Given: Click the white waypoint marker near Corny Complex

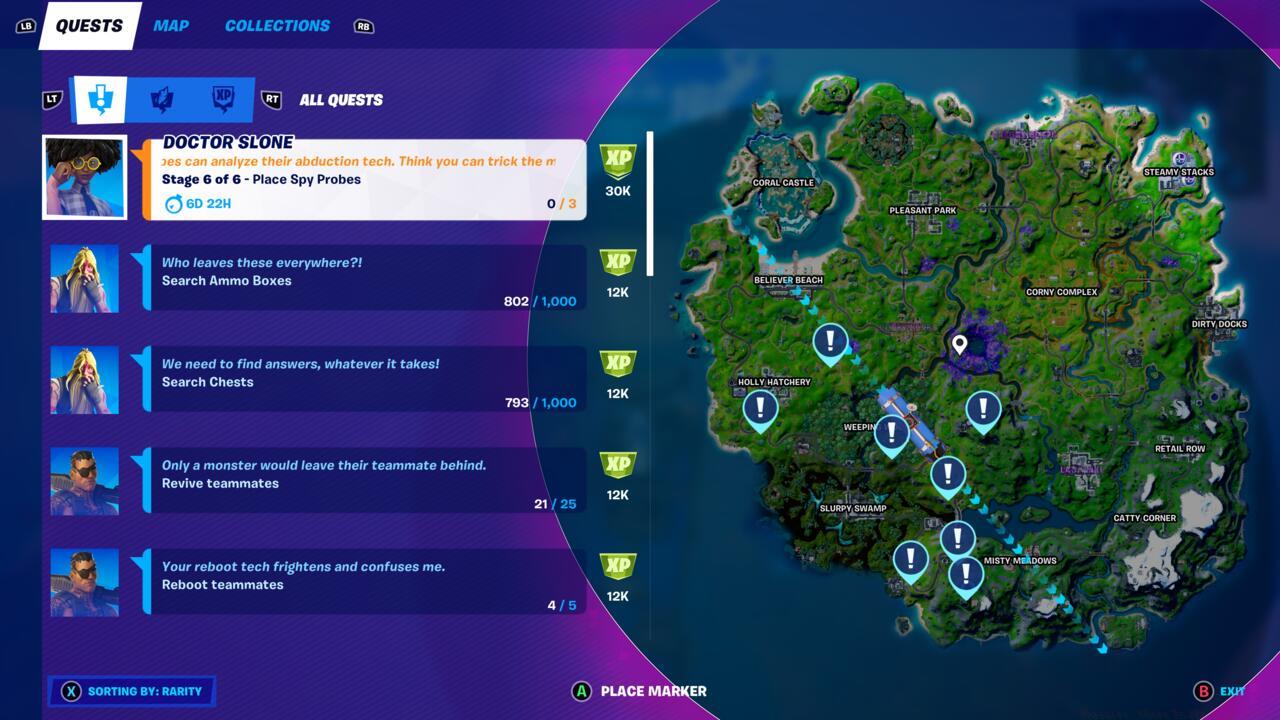Looking at the screenshot, I should coord(961,344).
